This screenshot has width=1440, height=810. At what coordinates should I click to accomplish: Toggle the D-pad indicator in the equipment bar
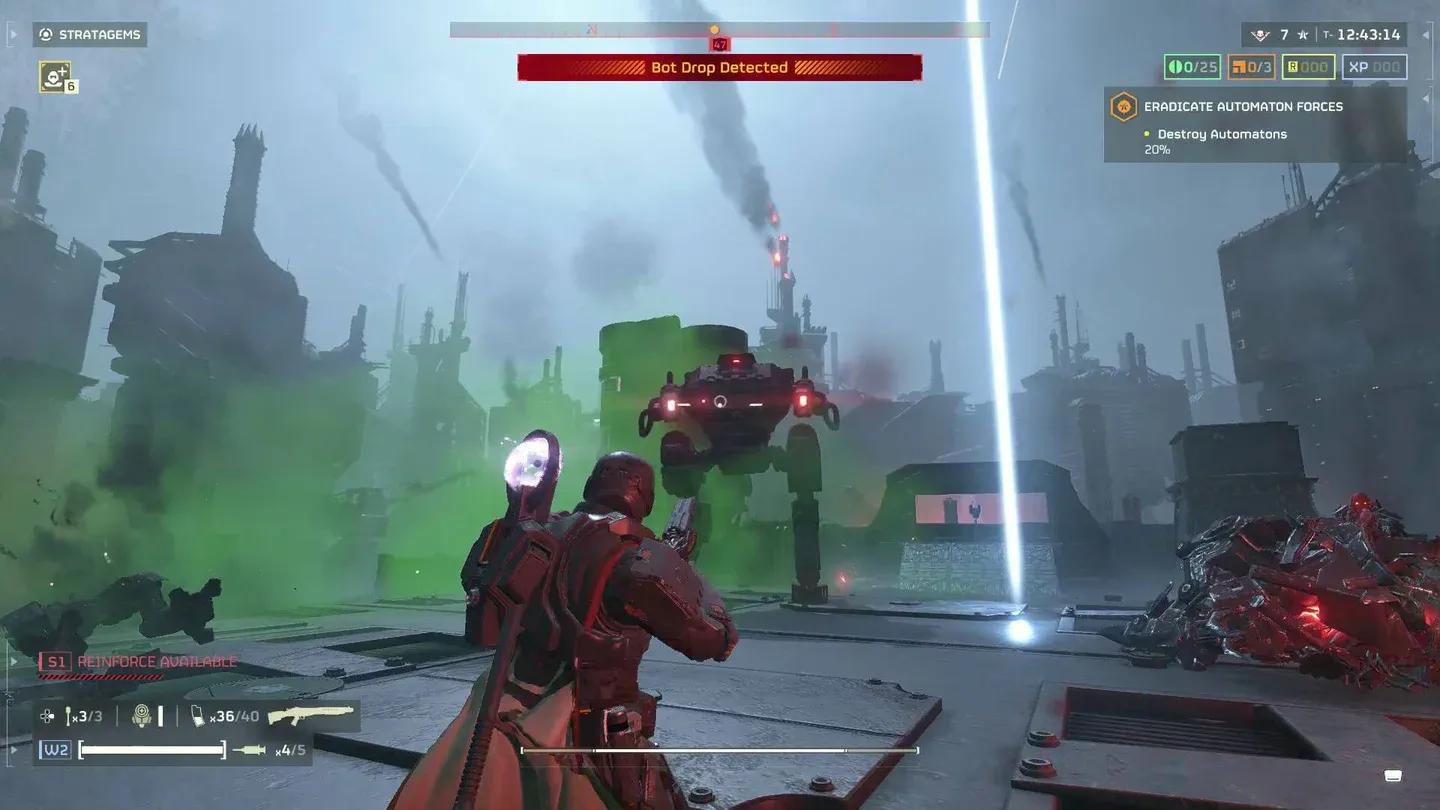[47, 715]
